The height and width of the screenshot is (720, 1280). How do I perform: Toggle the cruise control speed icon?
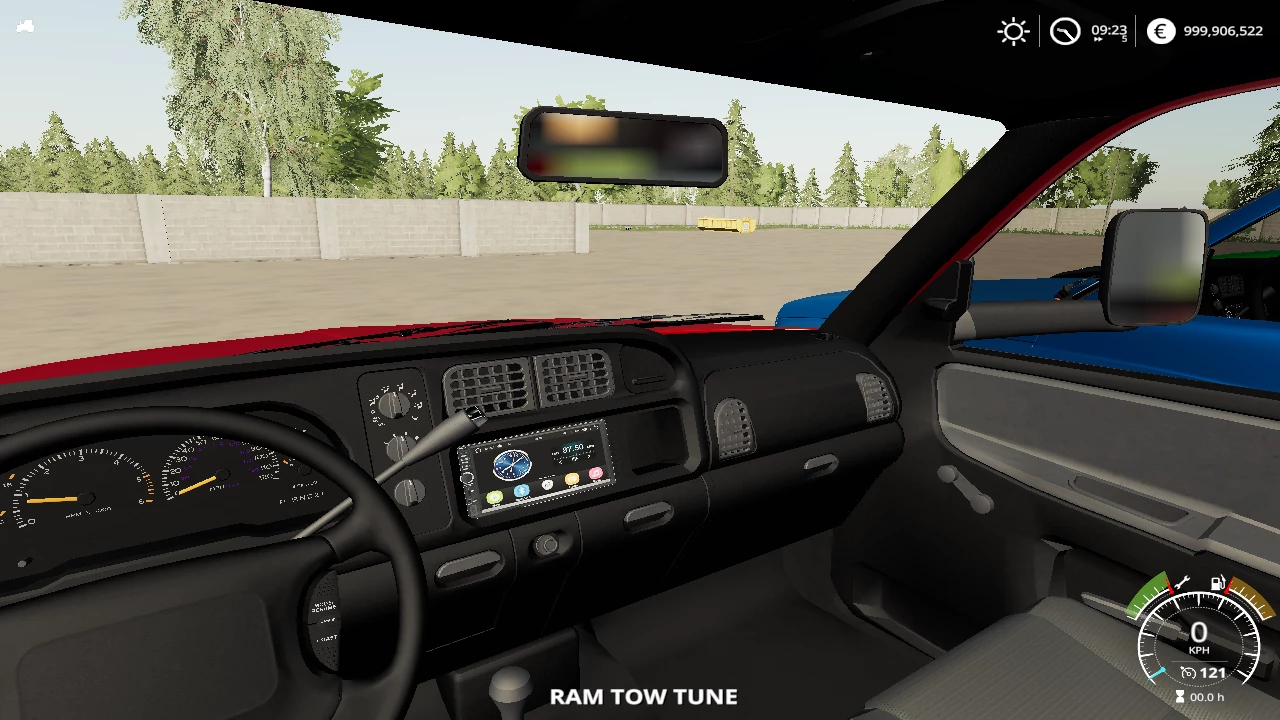tap(1188, 673)
